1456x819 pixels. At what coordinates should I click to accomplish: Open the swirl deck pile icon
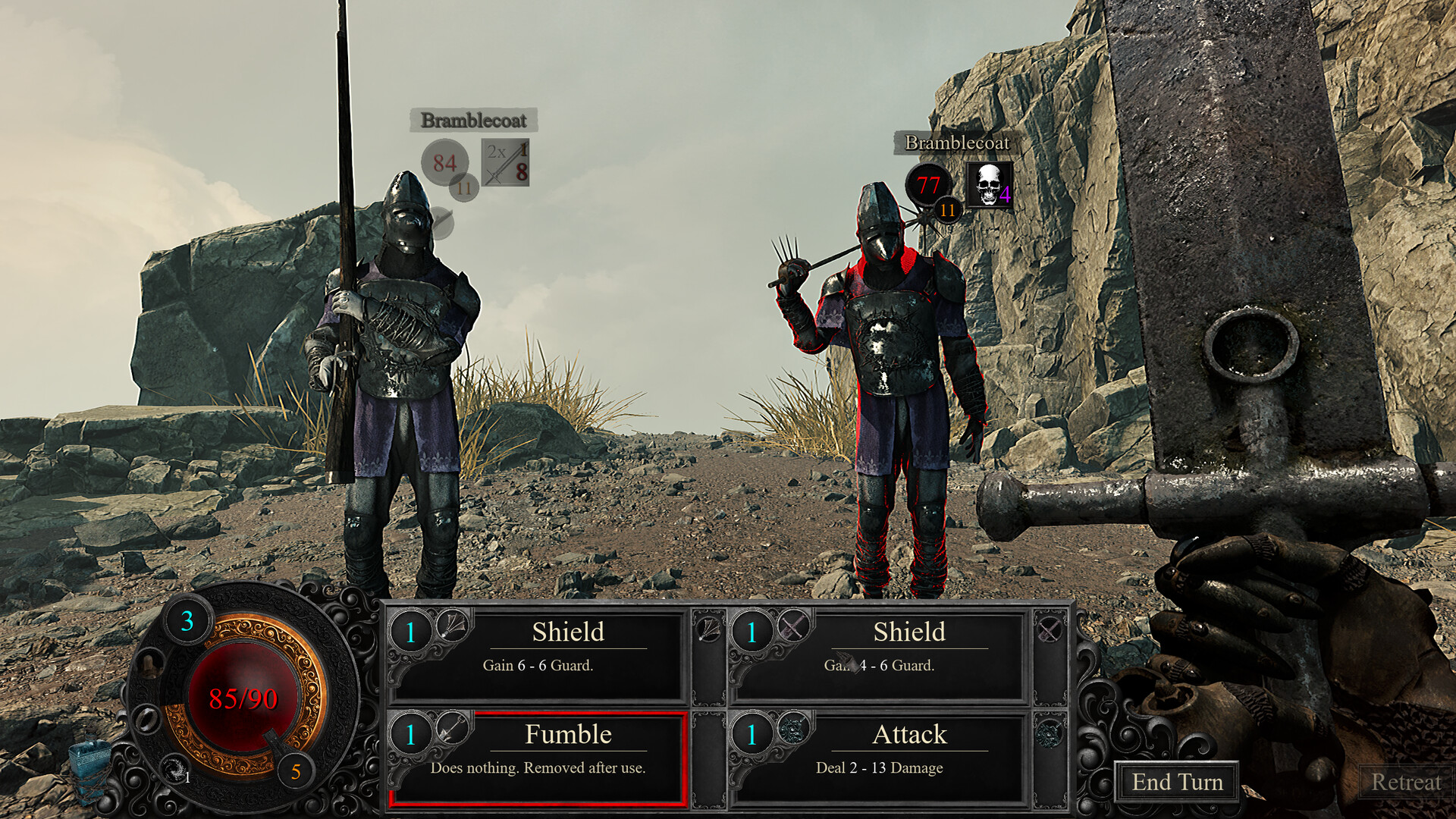(x=175, y=768)
